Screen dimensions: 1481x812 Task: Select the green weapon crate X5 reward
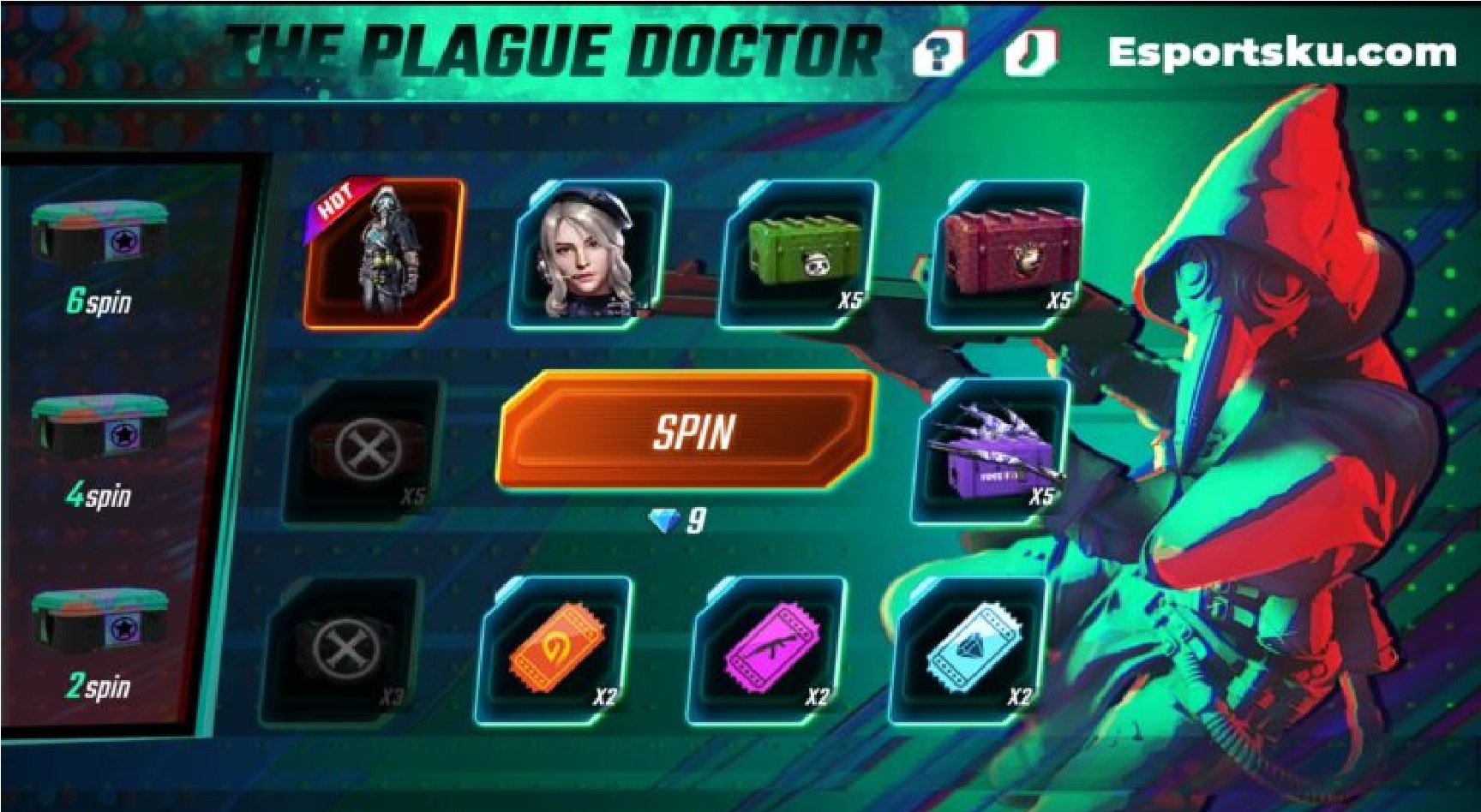click(803, 253)
